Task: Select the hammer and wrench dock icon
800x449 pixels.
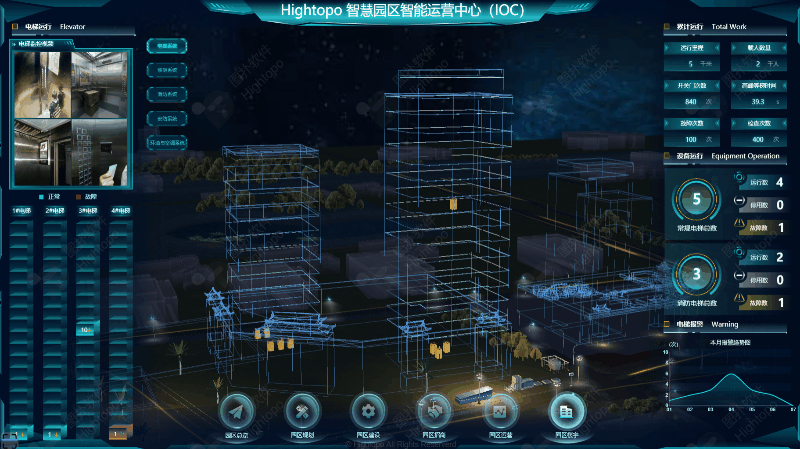Action: point(302,411)
